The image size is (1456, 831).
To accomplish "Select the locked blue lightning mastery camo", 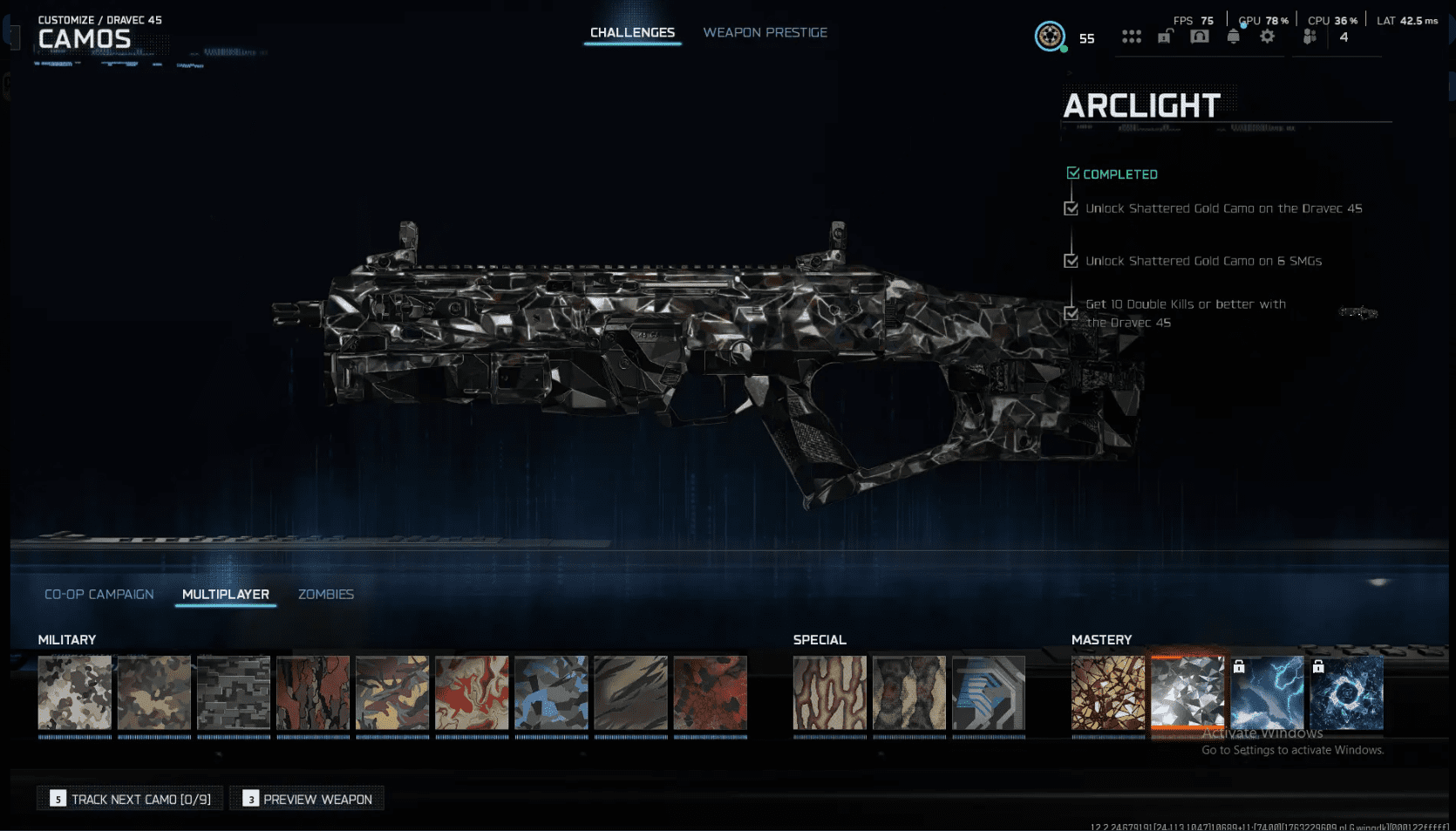I will pyautogui.click(x=1267, y=693).
